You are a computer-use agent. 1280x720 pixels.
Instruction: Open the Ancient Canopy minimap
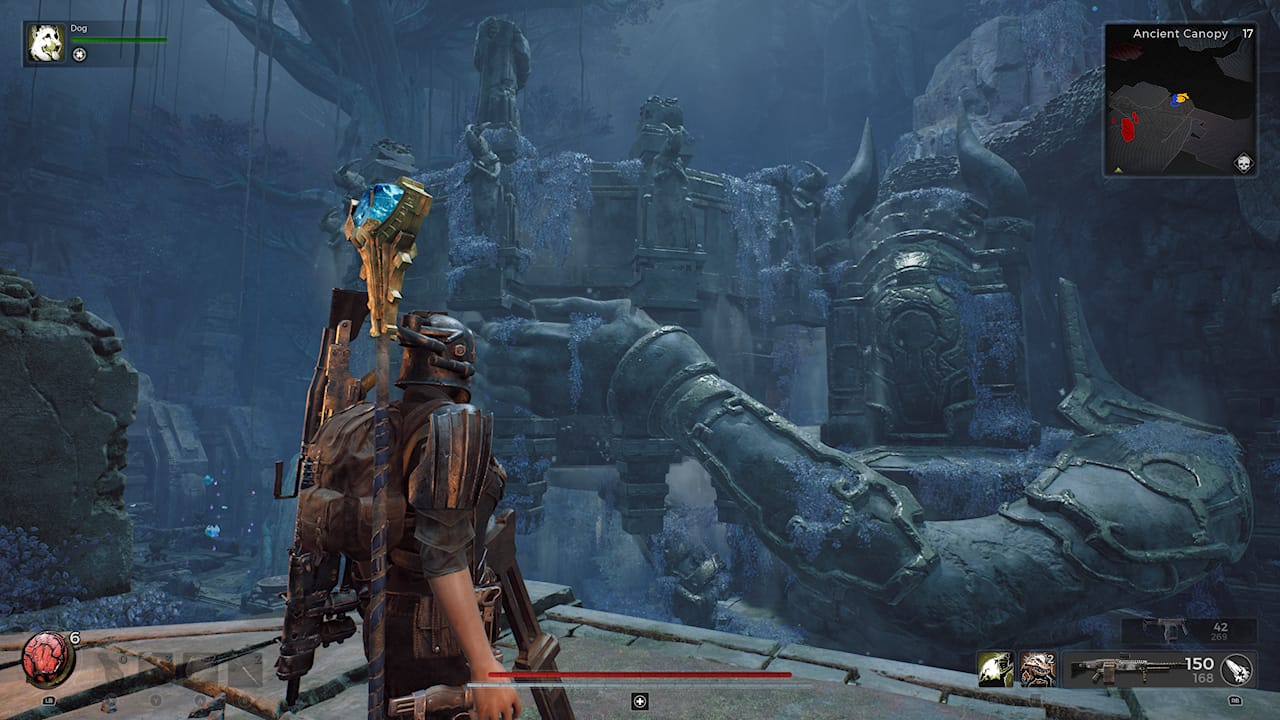(1180, 108)
